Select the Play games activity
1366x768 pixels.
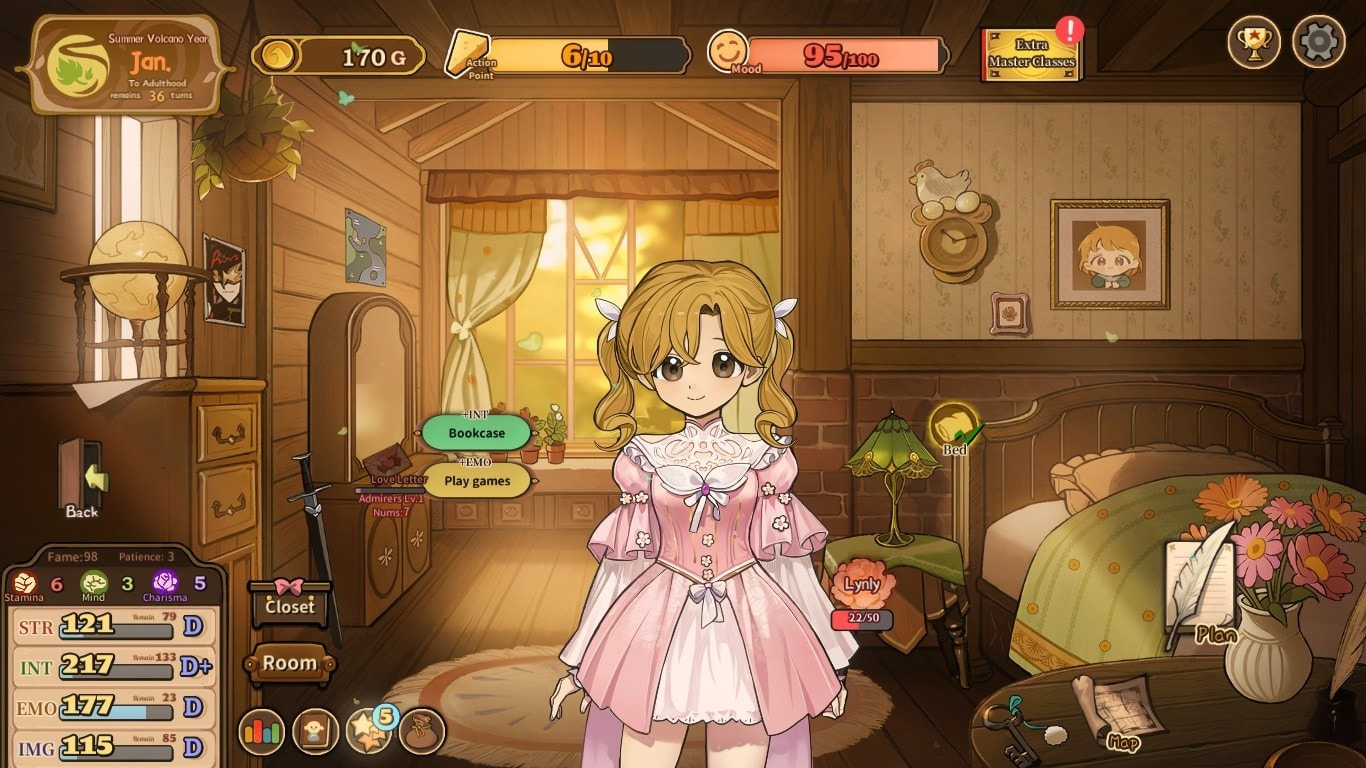[x=477, y=481]
